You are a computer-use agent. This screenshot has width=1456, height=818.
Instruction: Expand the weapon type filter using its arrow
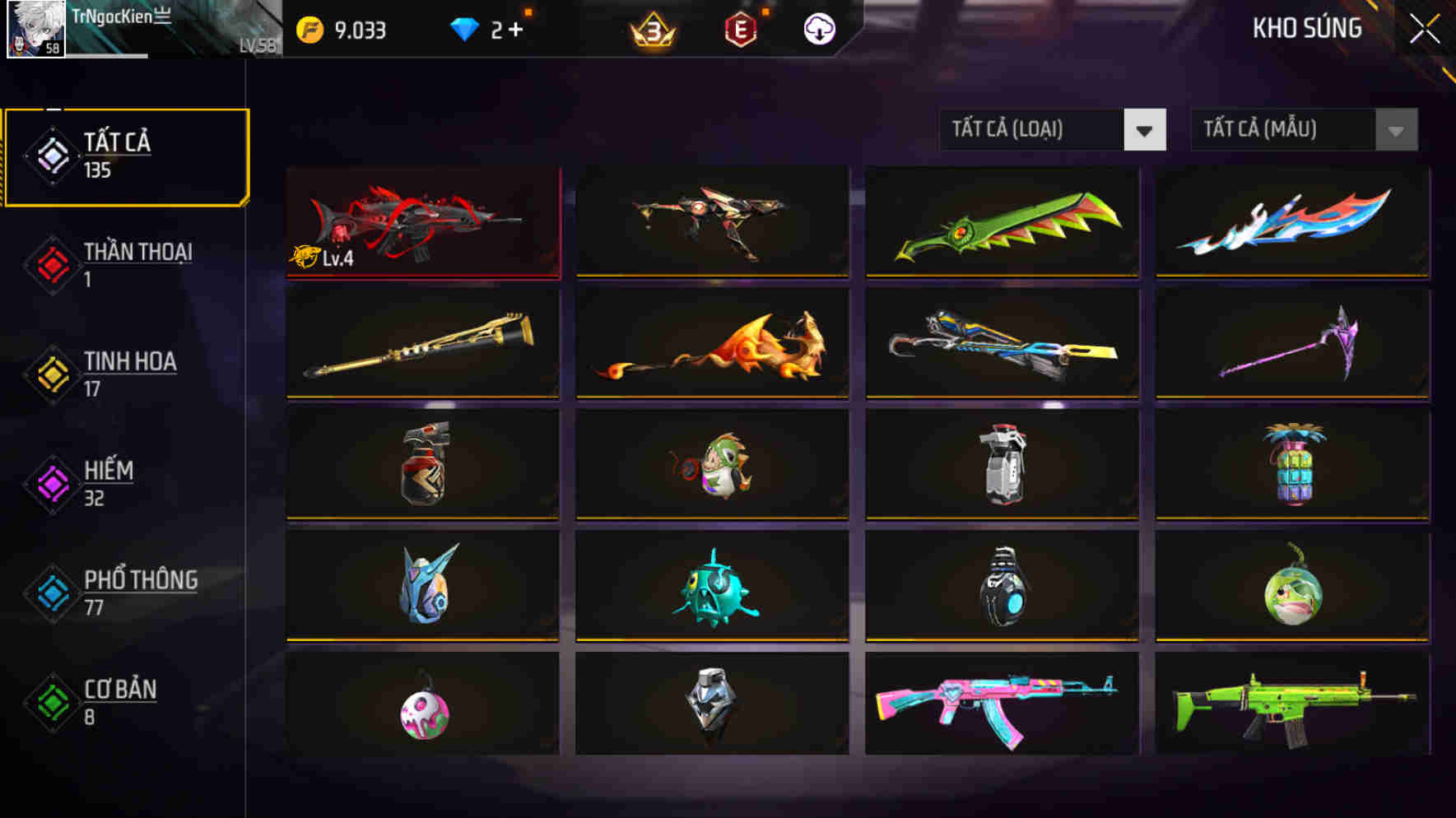pyautogui.click(x=1144, y=129)
